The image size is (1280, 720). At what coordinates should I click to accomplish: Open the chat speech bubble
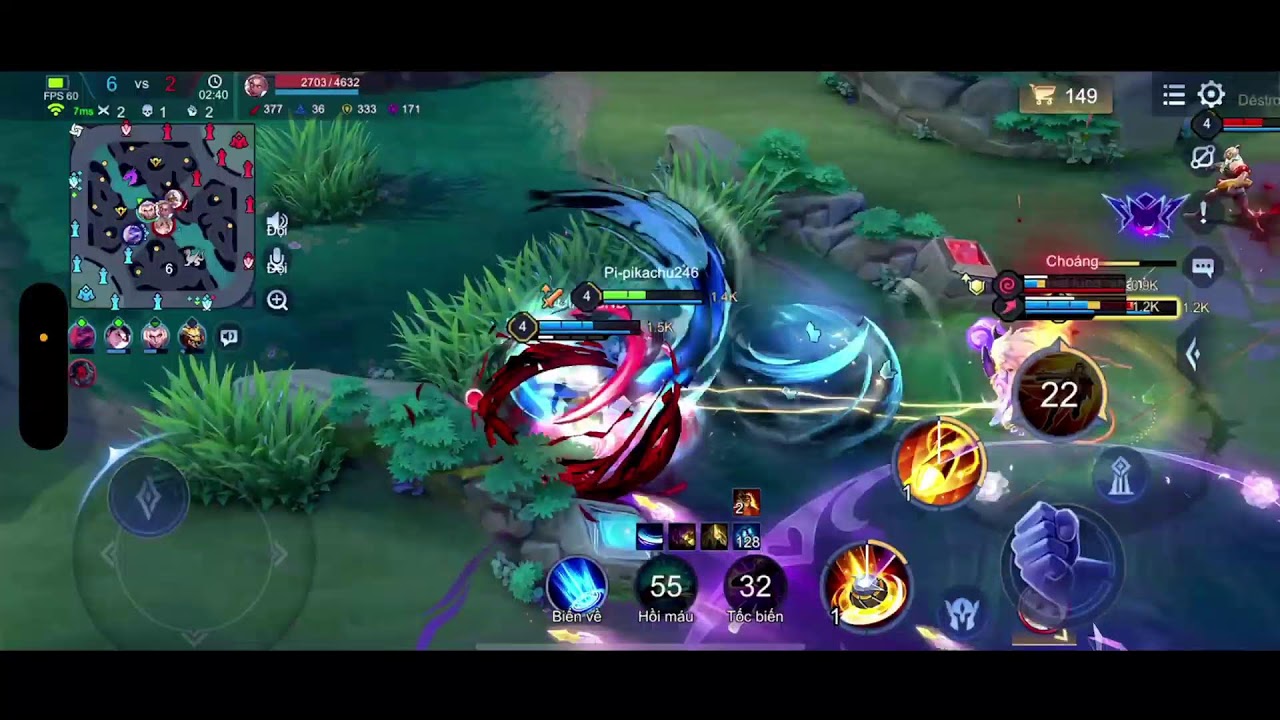(x=1202, y=267)
